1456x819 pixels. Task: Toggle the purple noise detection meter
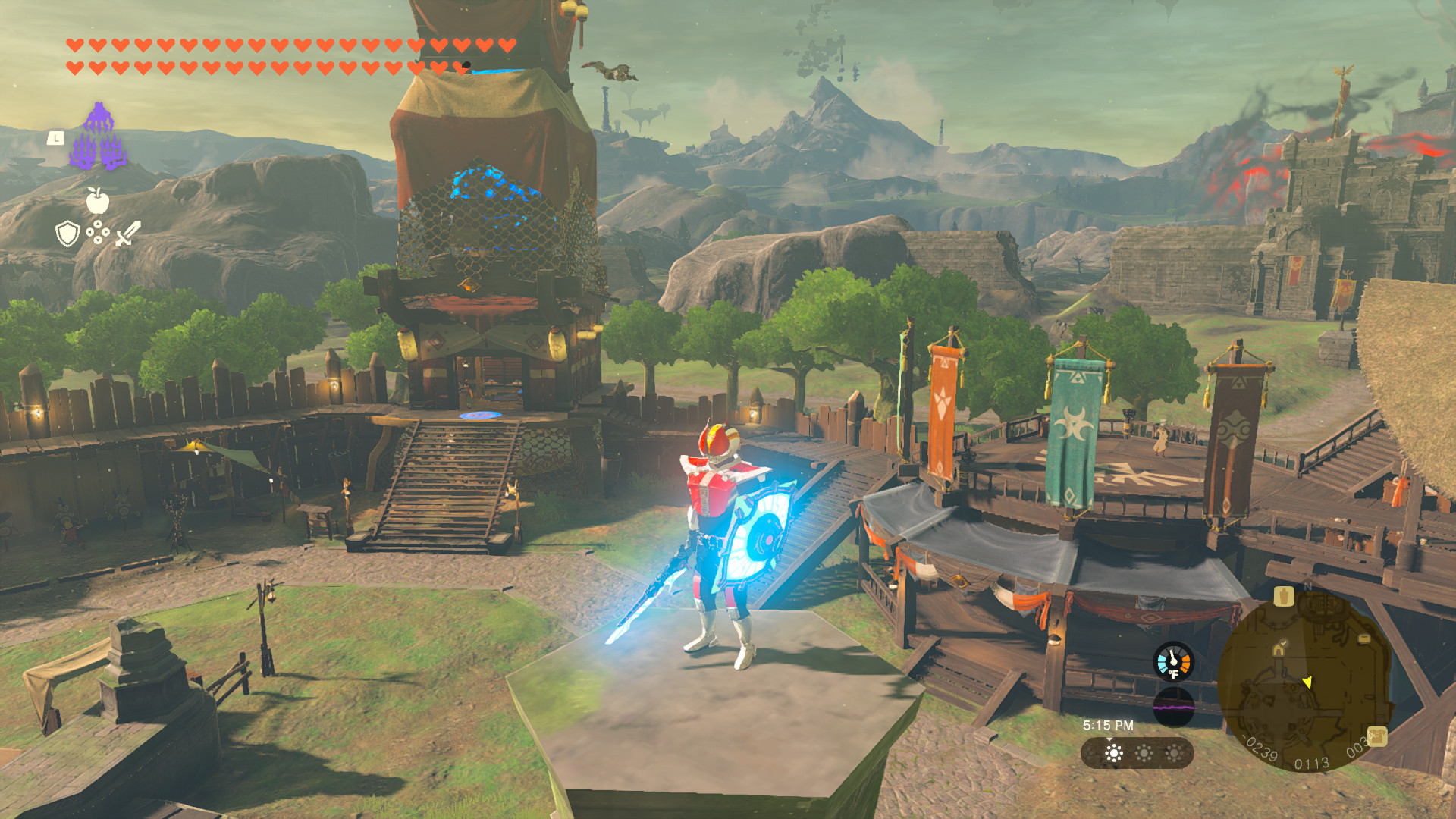[x=1174, y=707]
